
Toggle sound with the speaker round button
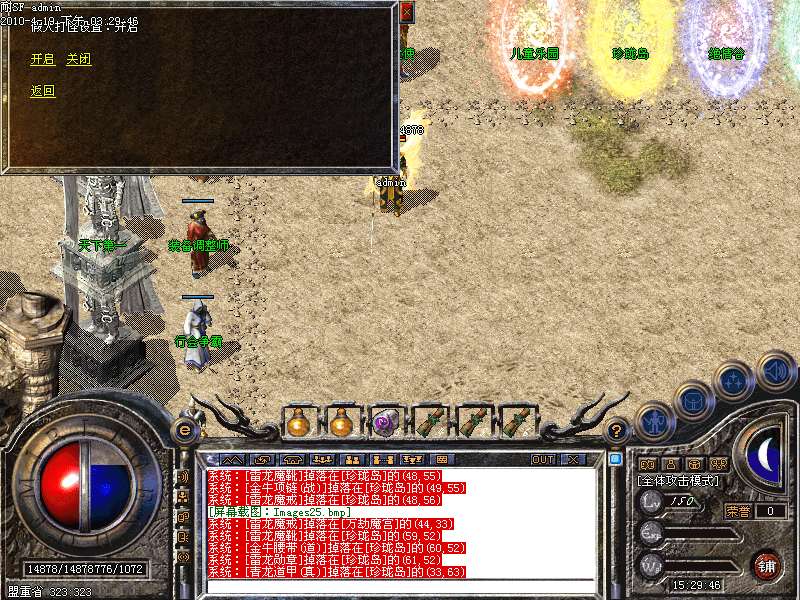(775, 370)
